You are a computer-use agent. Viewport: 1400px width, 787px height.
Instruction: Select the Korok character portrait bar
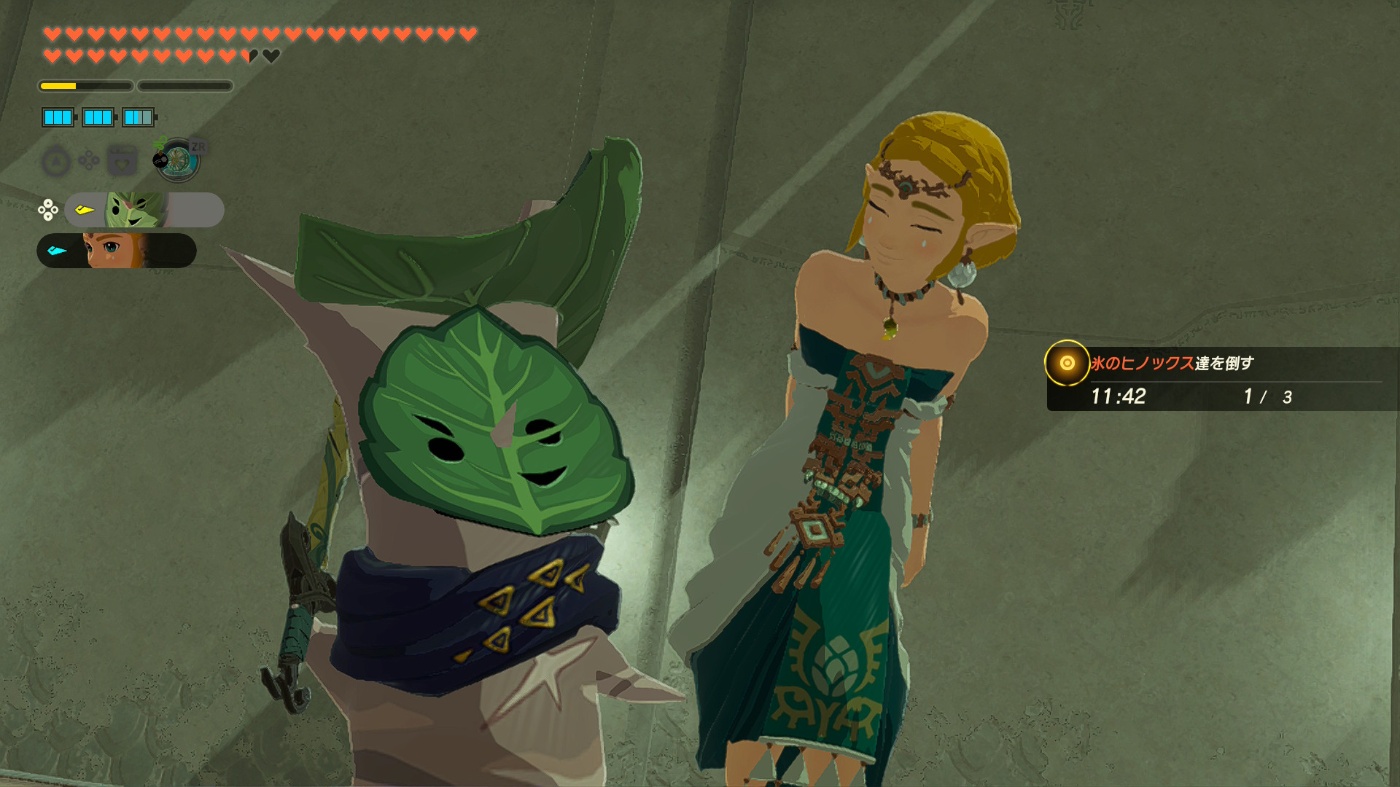144,210
